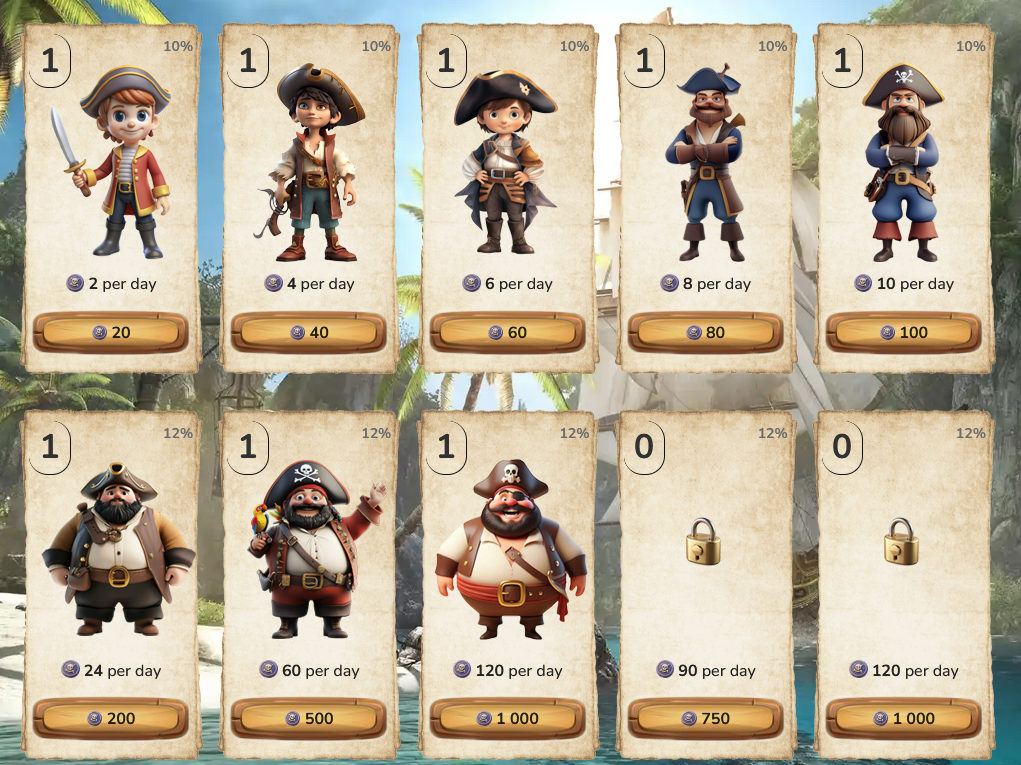
Task: Unlock the locked card priced at 750
Action: click(704, 718)
